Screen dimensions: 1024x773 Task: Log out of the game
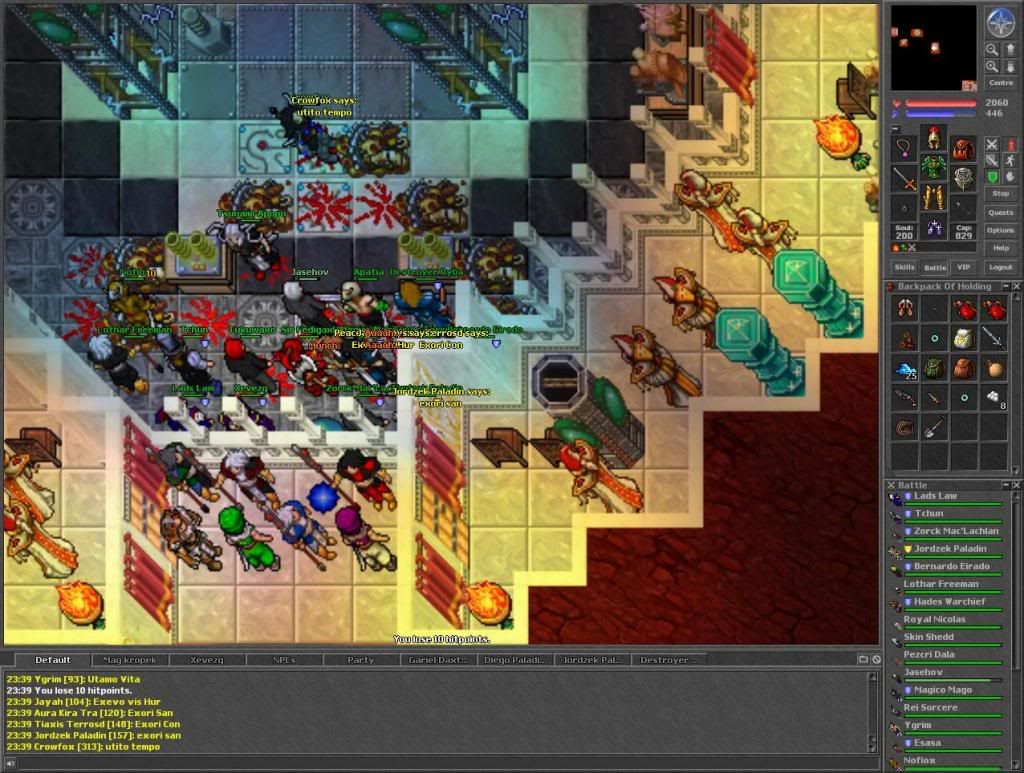(1000, 267)
